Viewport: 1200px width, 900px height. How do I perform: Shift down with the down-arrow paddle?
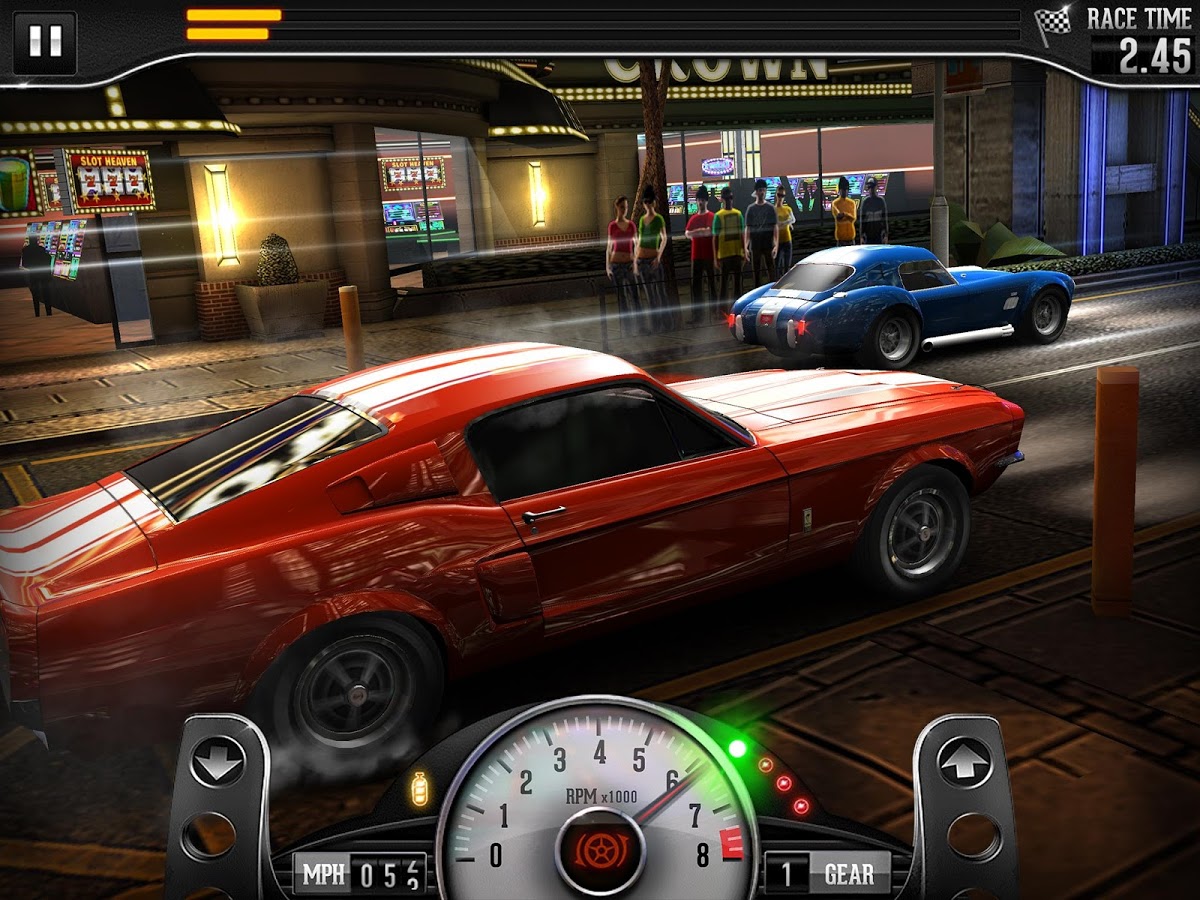(x=217, y=763)
